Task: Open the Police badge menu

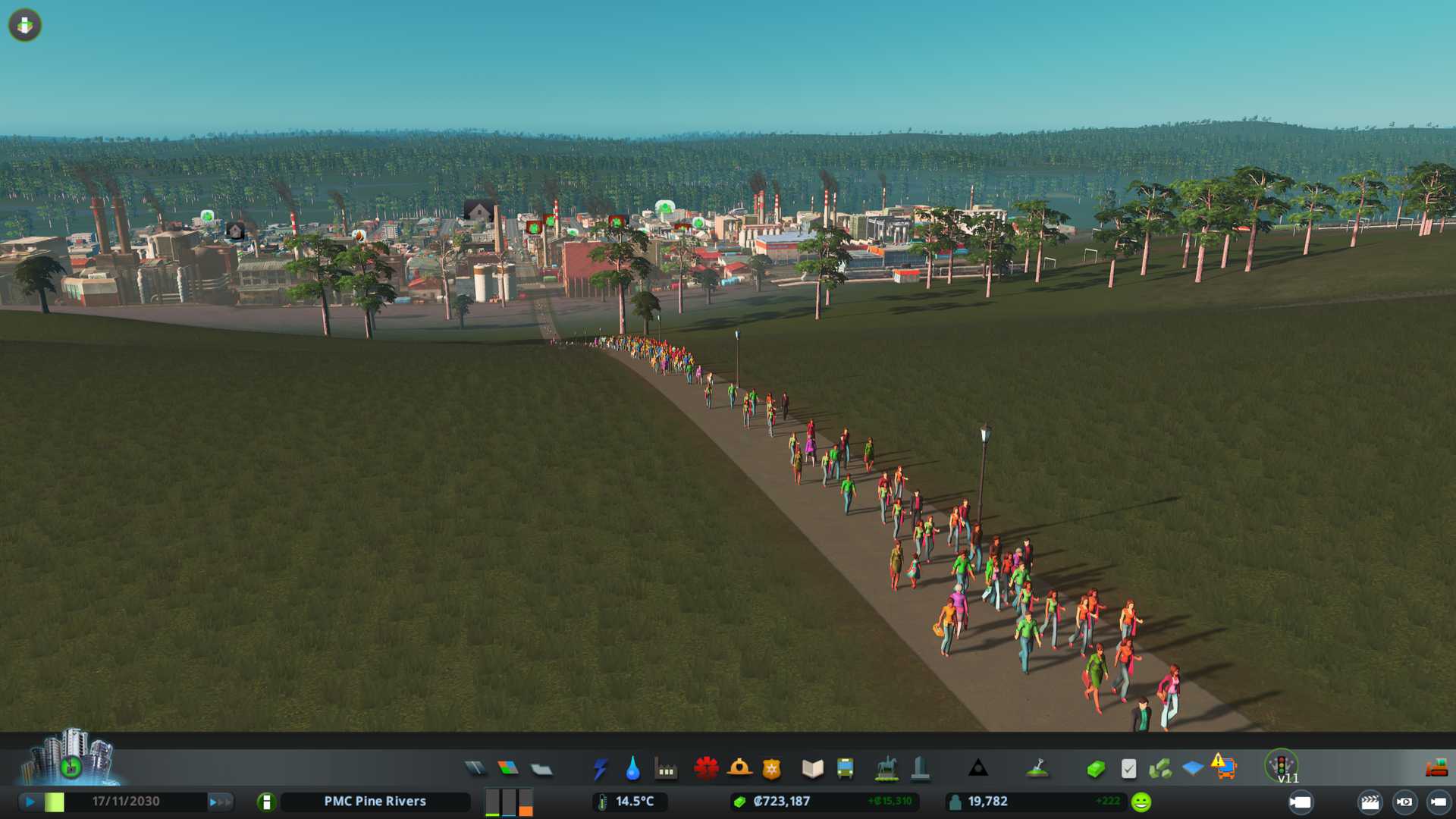Action: click(771, 769)
